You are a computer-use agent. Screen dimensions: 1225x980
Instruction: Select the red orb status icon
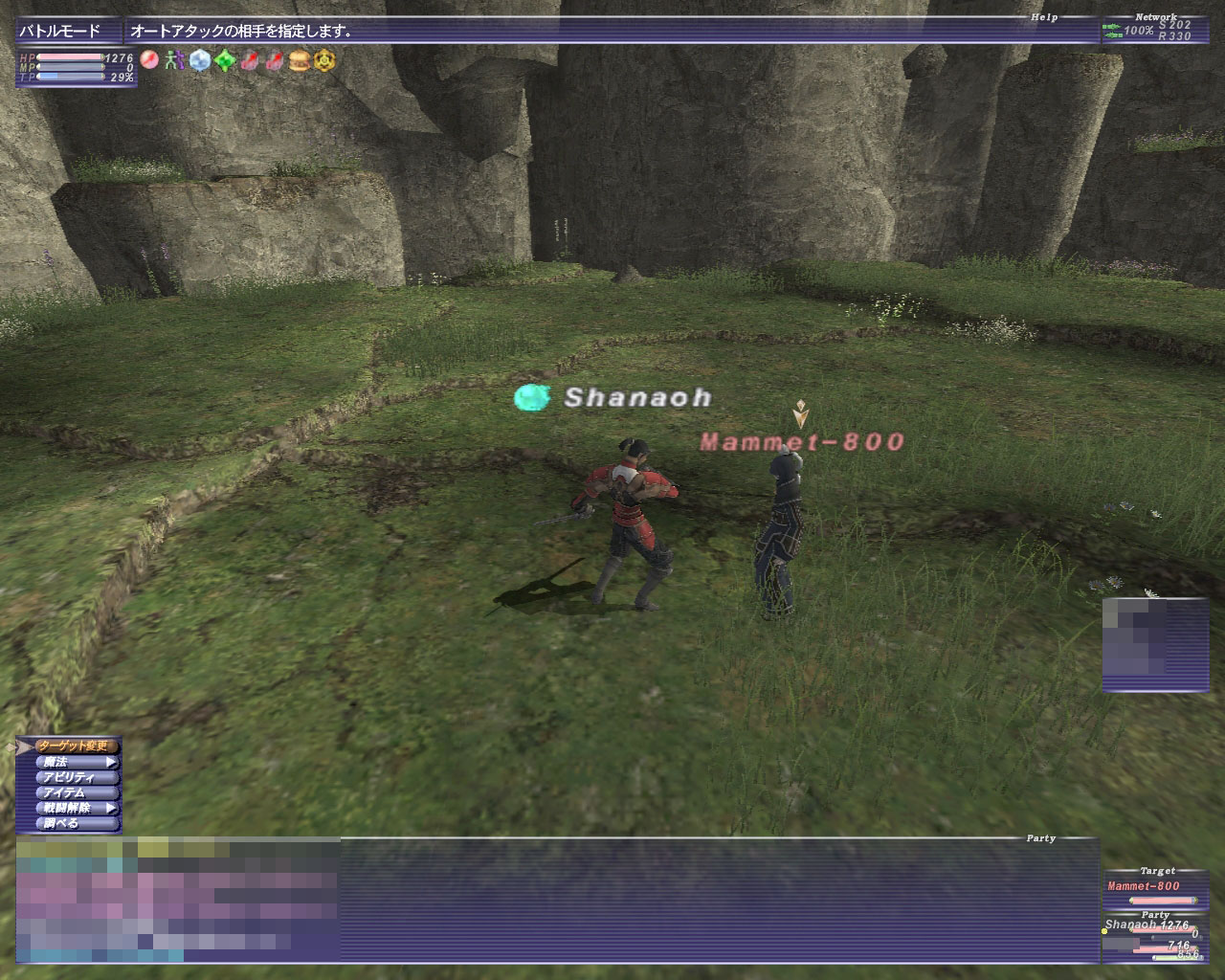pos(149,61)
